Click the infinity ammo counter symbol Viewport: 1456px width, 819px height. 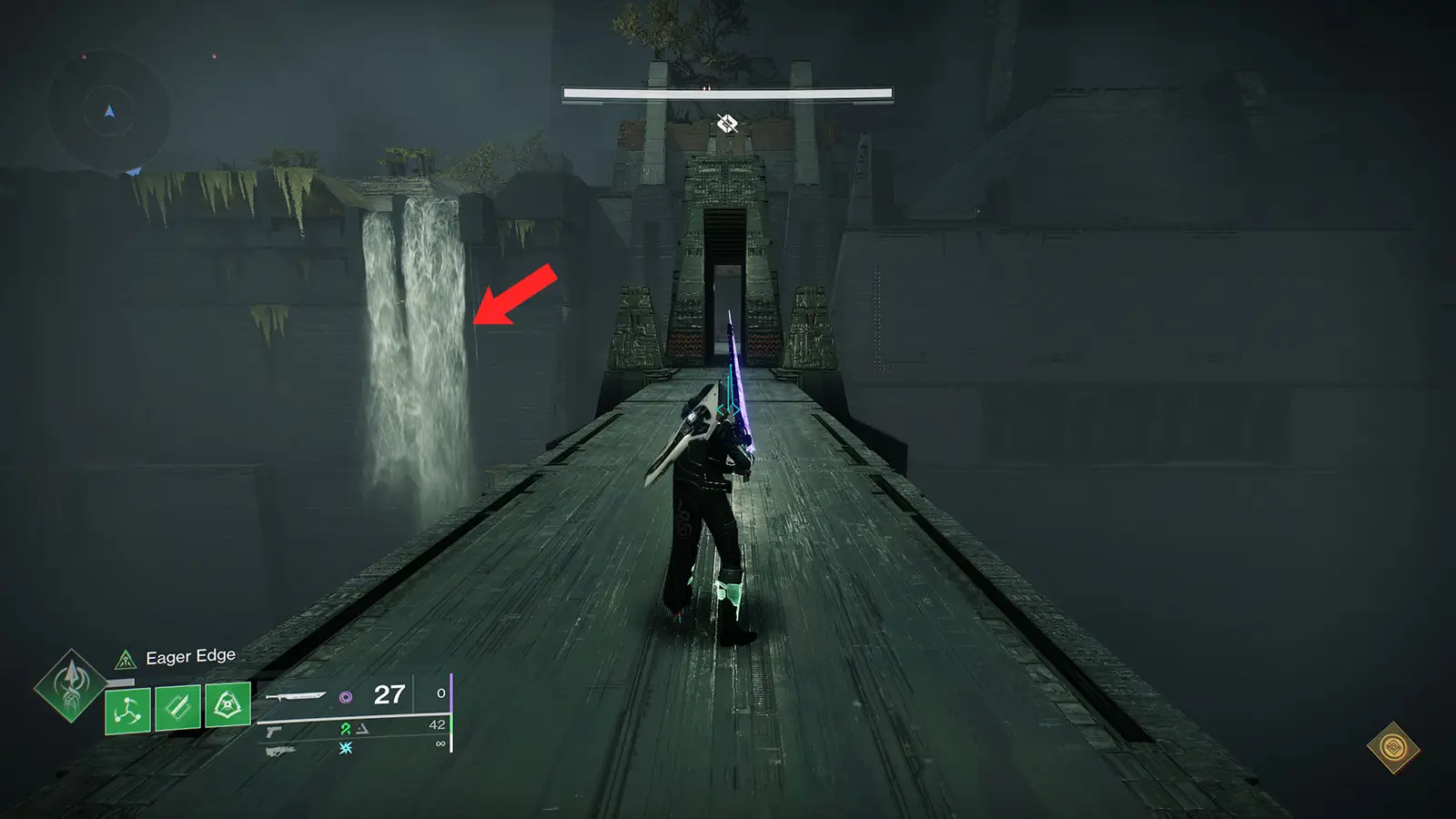point(441,743)
